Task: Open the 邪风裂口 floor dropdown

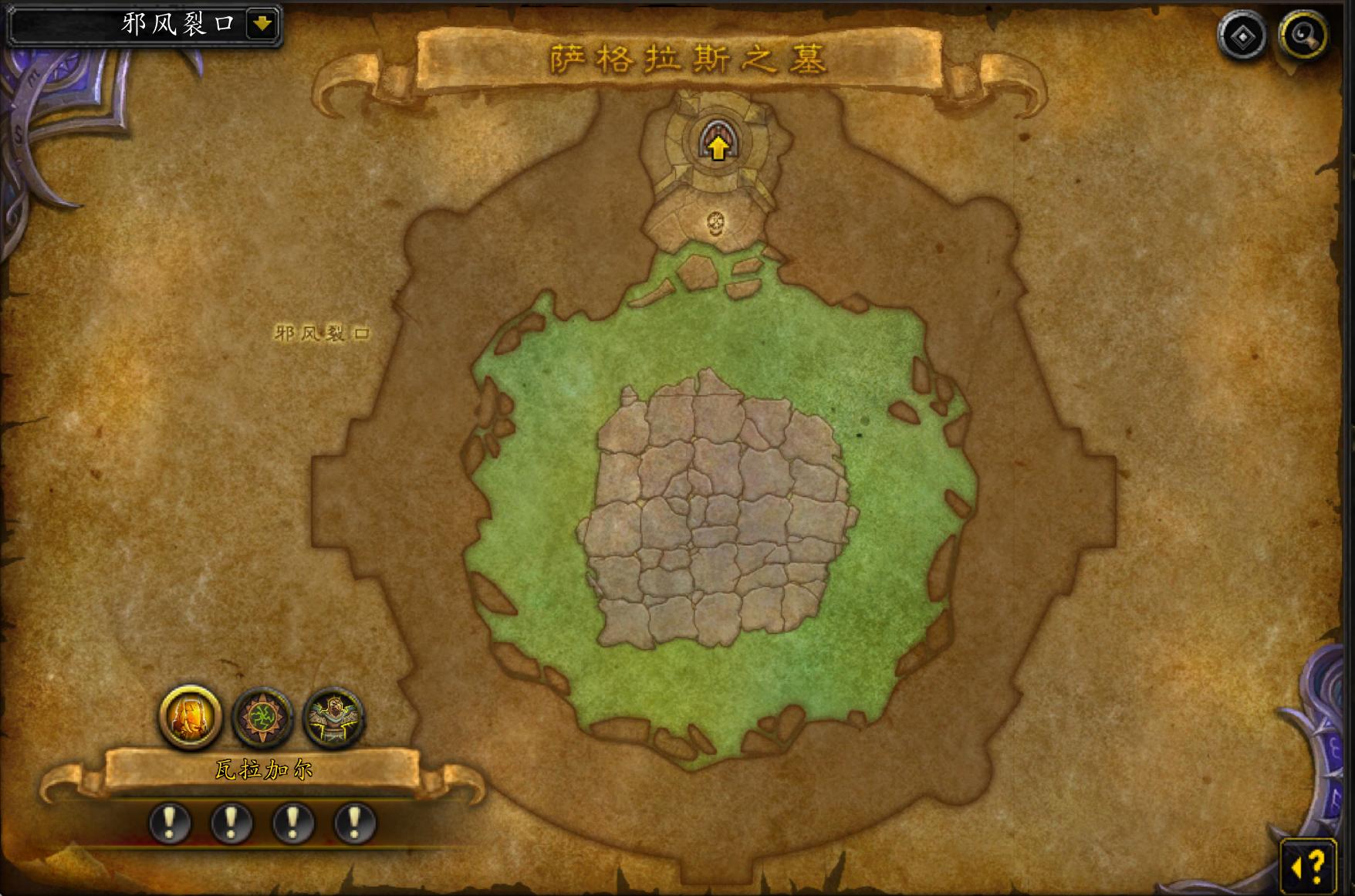Action: (262, 24)
